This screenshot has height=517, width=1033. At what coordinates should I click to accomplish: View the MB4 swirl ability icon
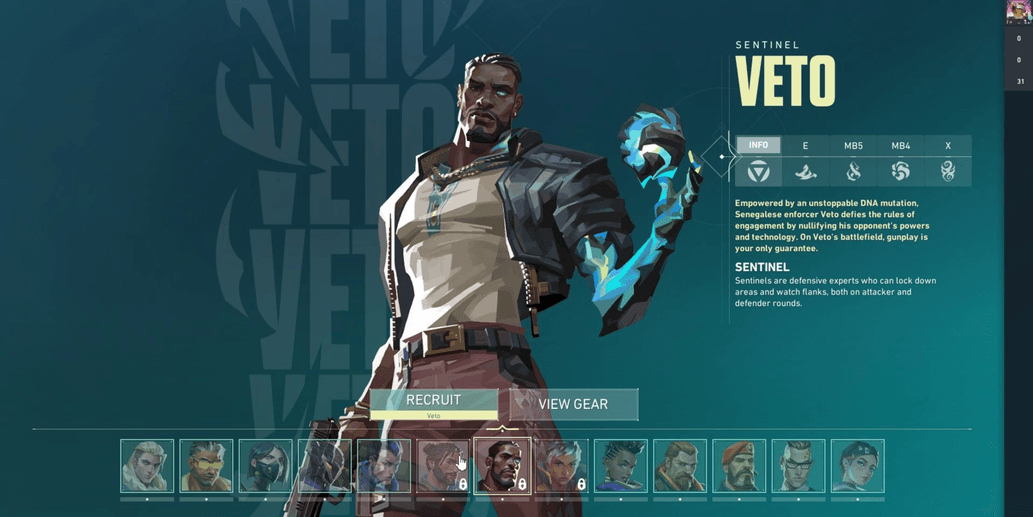(900, 172)
